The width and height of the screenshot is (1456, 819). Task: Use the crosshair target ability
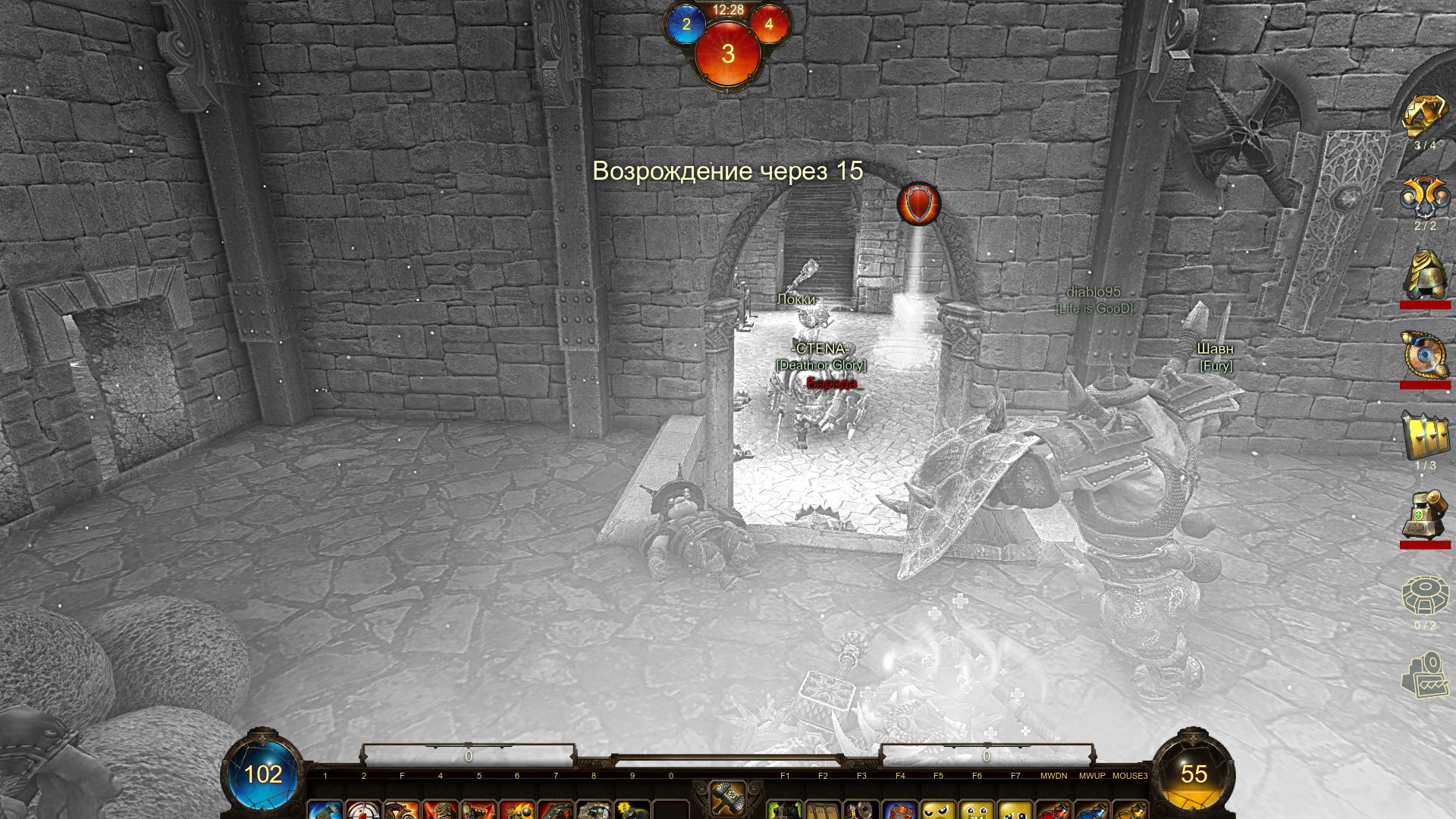(x=364, y=809)
